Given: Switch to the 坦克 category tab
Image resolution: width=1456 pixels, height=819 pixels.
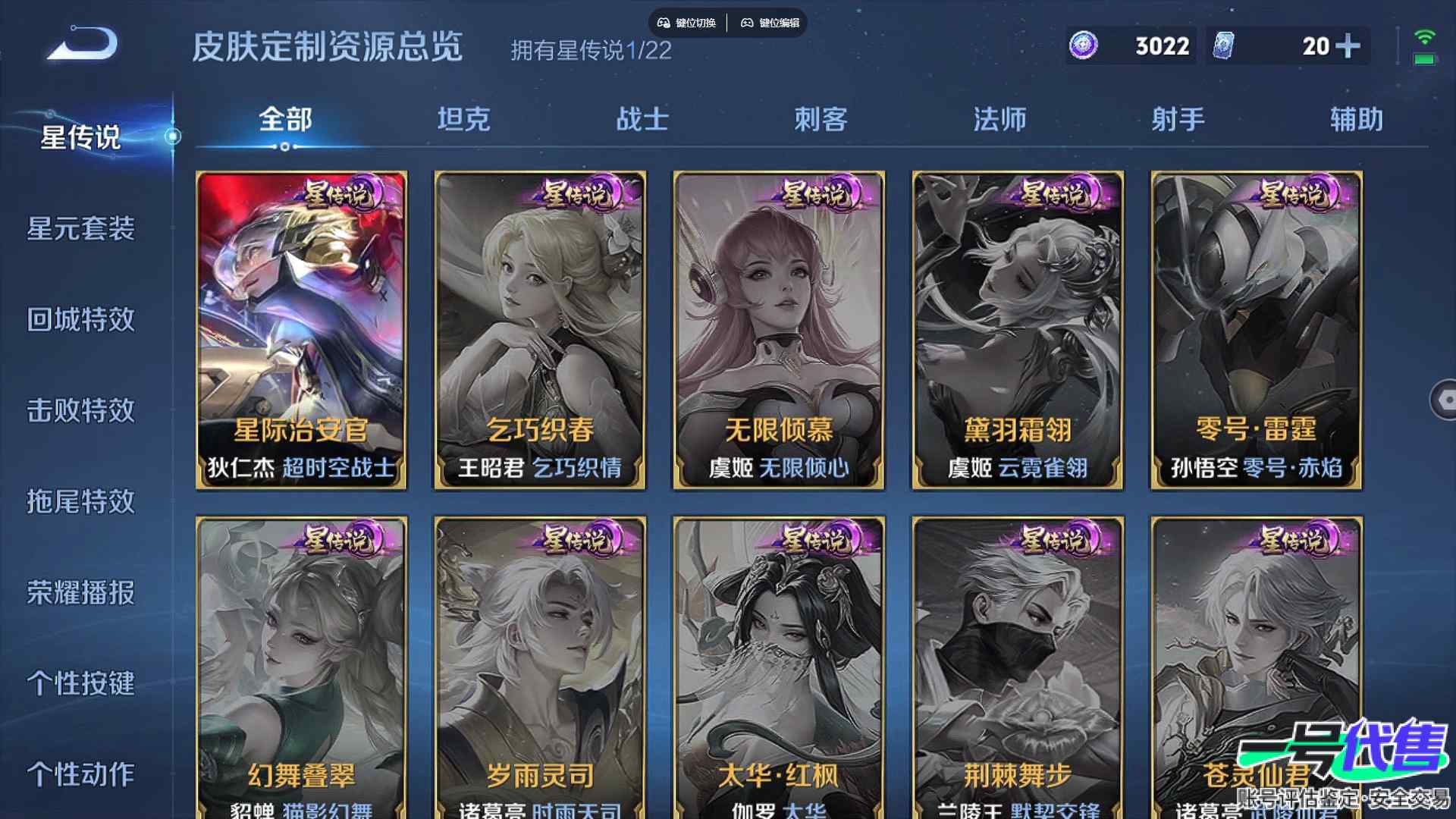Looking at the screenshot, I should point(464,119).
